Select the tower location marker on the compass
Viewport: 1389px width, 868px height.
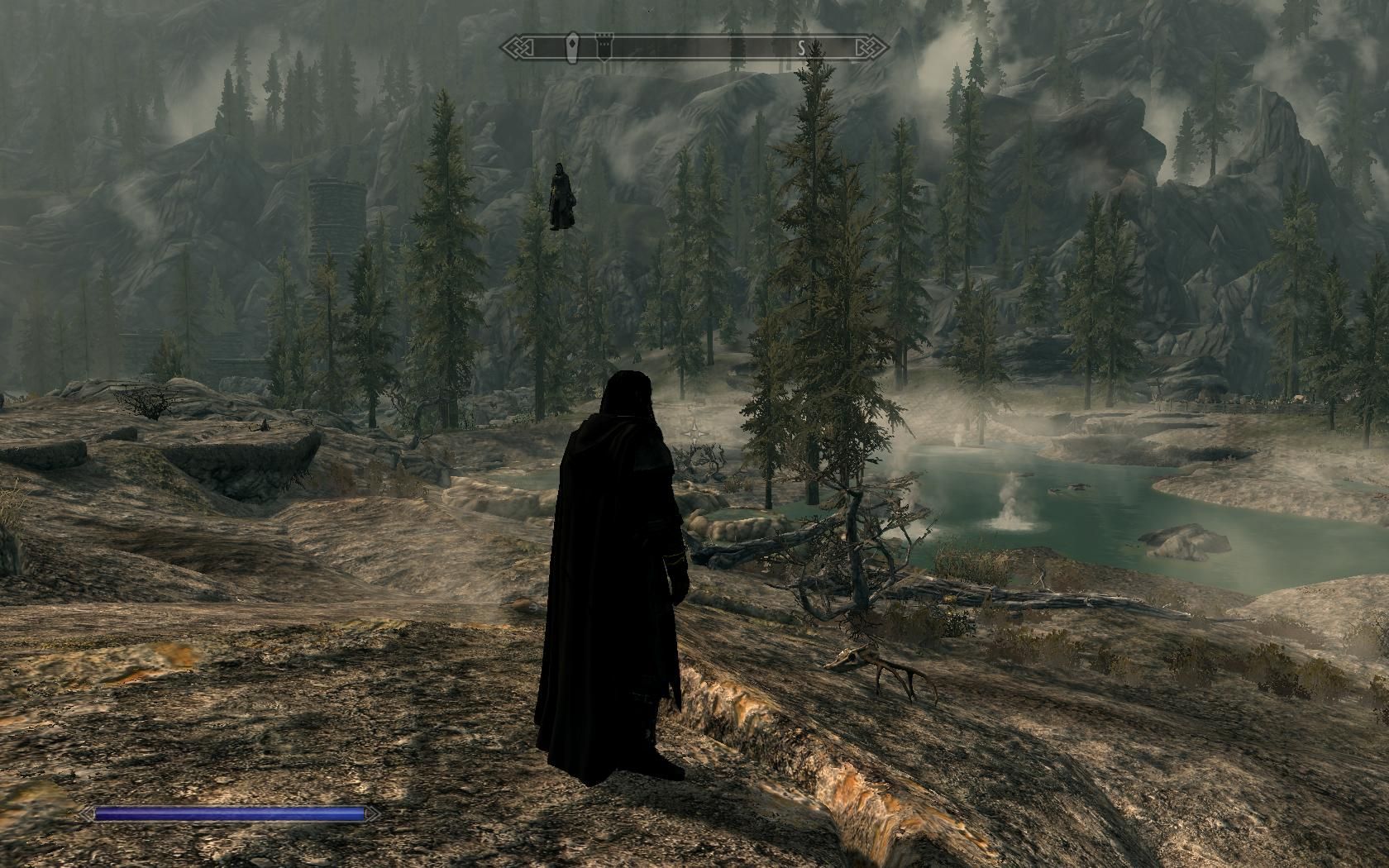(603, 47)
